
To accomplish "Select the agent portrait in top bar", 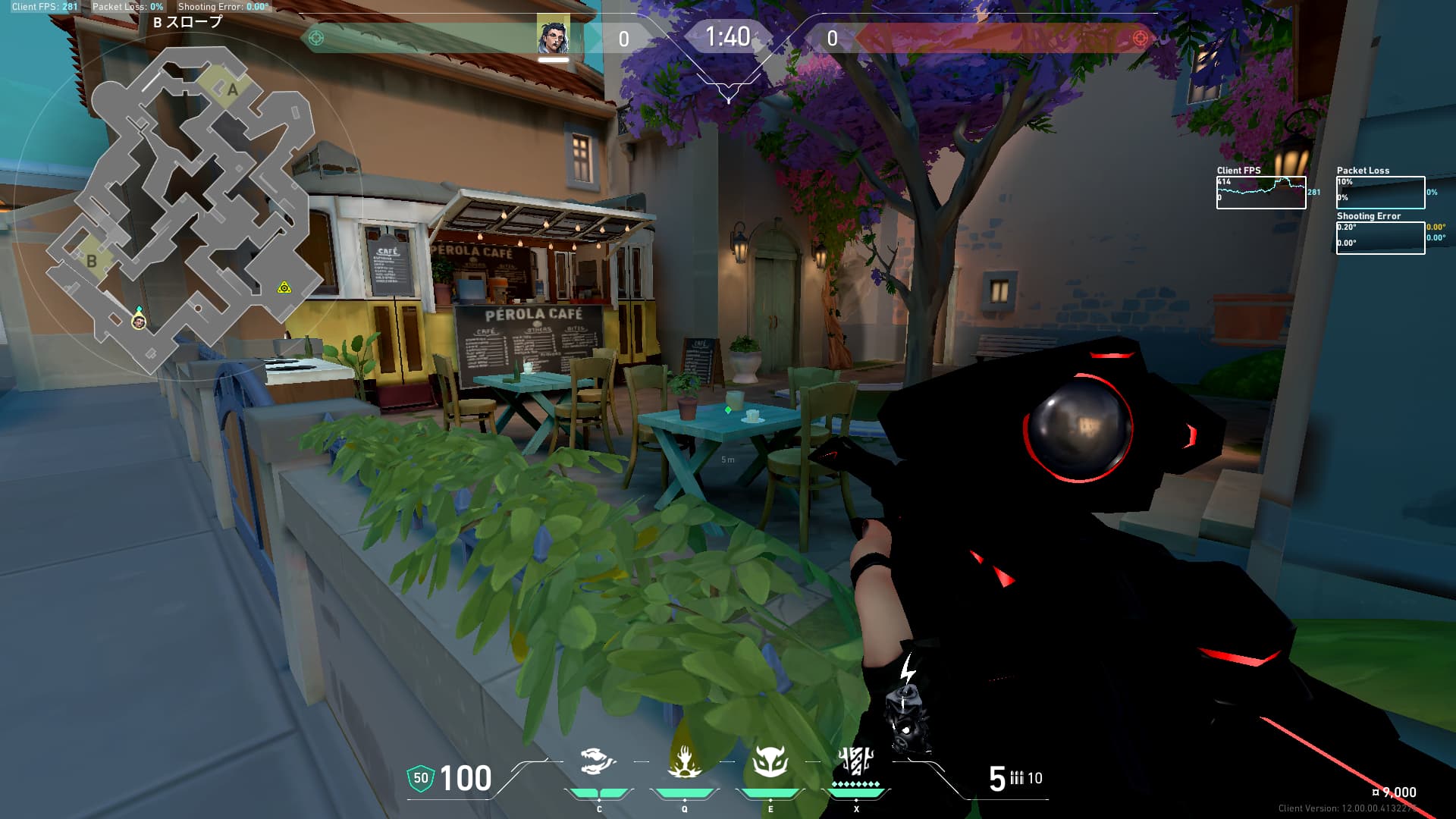I will click(x=553, y=36).
